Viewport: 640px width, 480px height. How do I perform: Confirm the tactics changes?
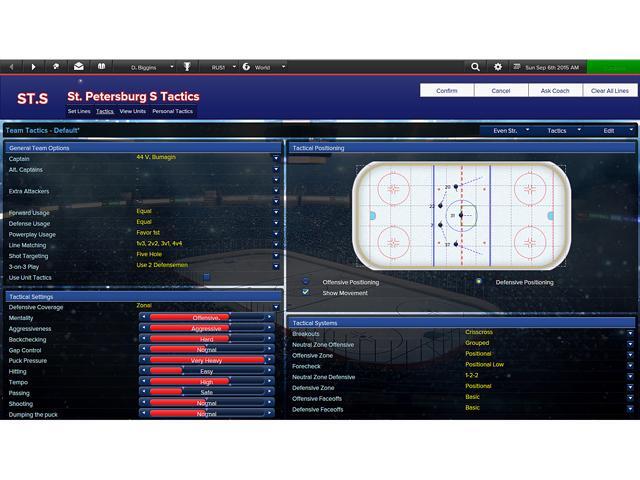click(446, 91)
